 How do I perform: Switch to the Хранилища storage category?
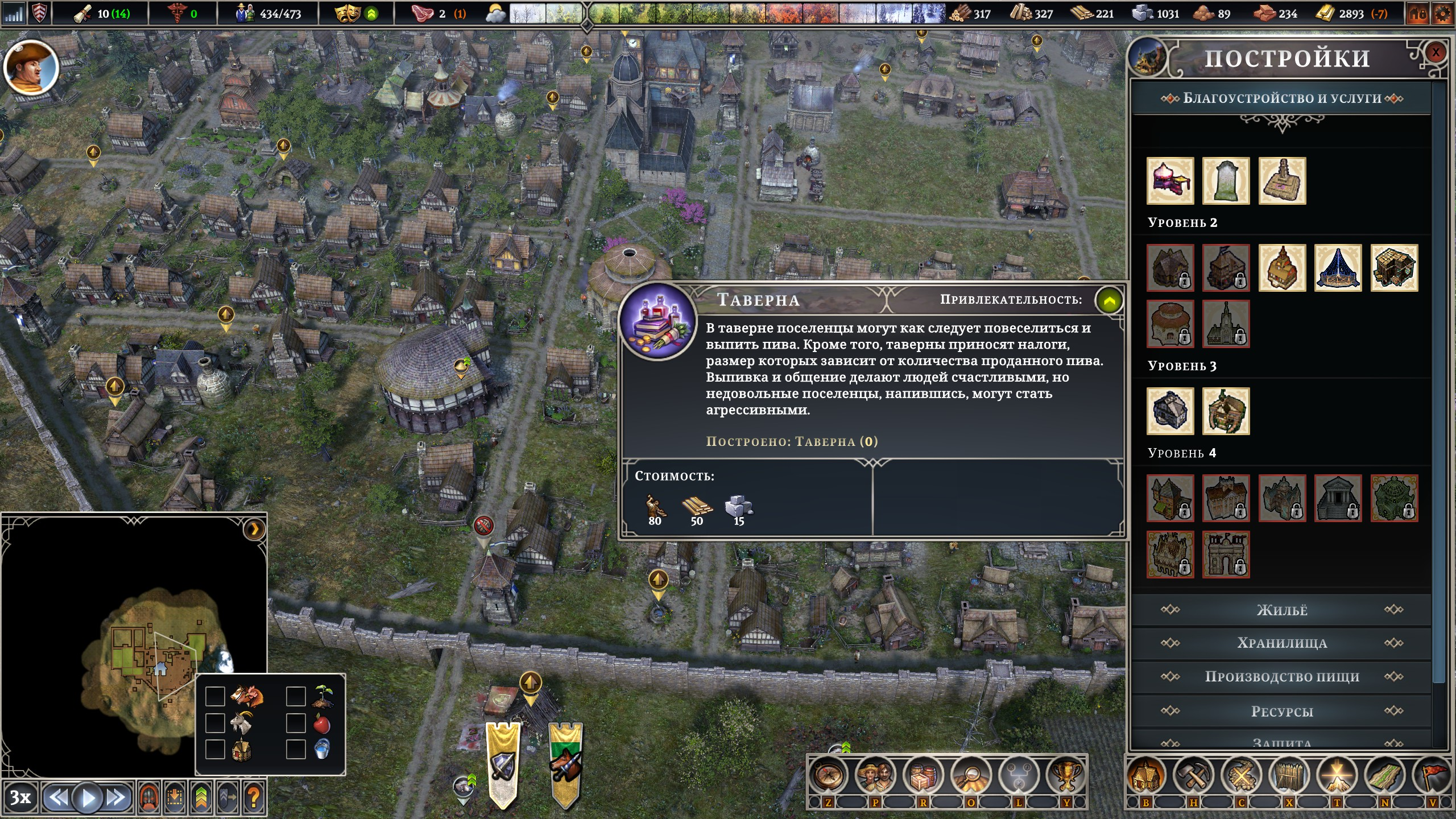coord(1281,643)
